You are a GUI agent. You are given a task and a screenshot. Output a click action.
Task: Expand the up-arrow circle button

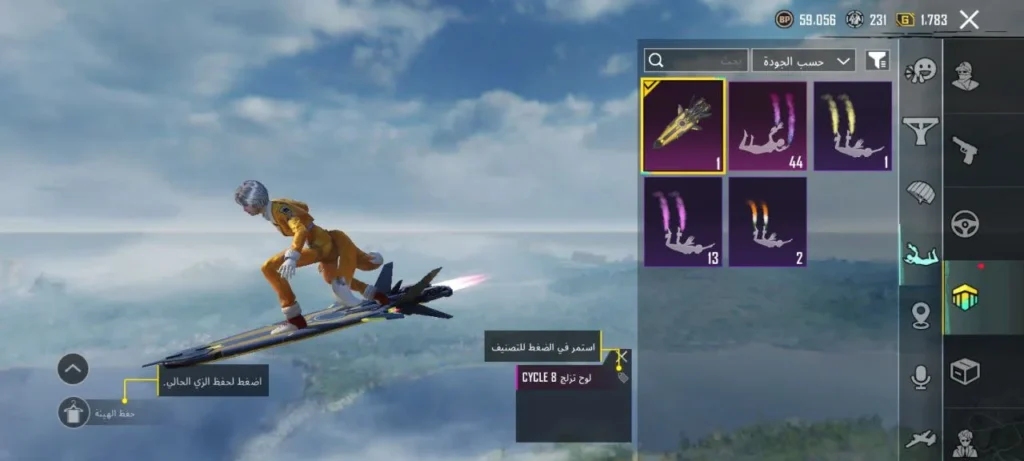click(73, 369)
